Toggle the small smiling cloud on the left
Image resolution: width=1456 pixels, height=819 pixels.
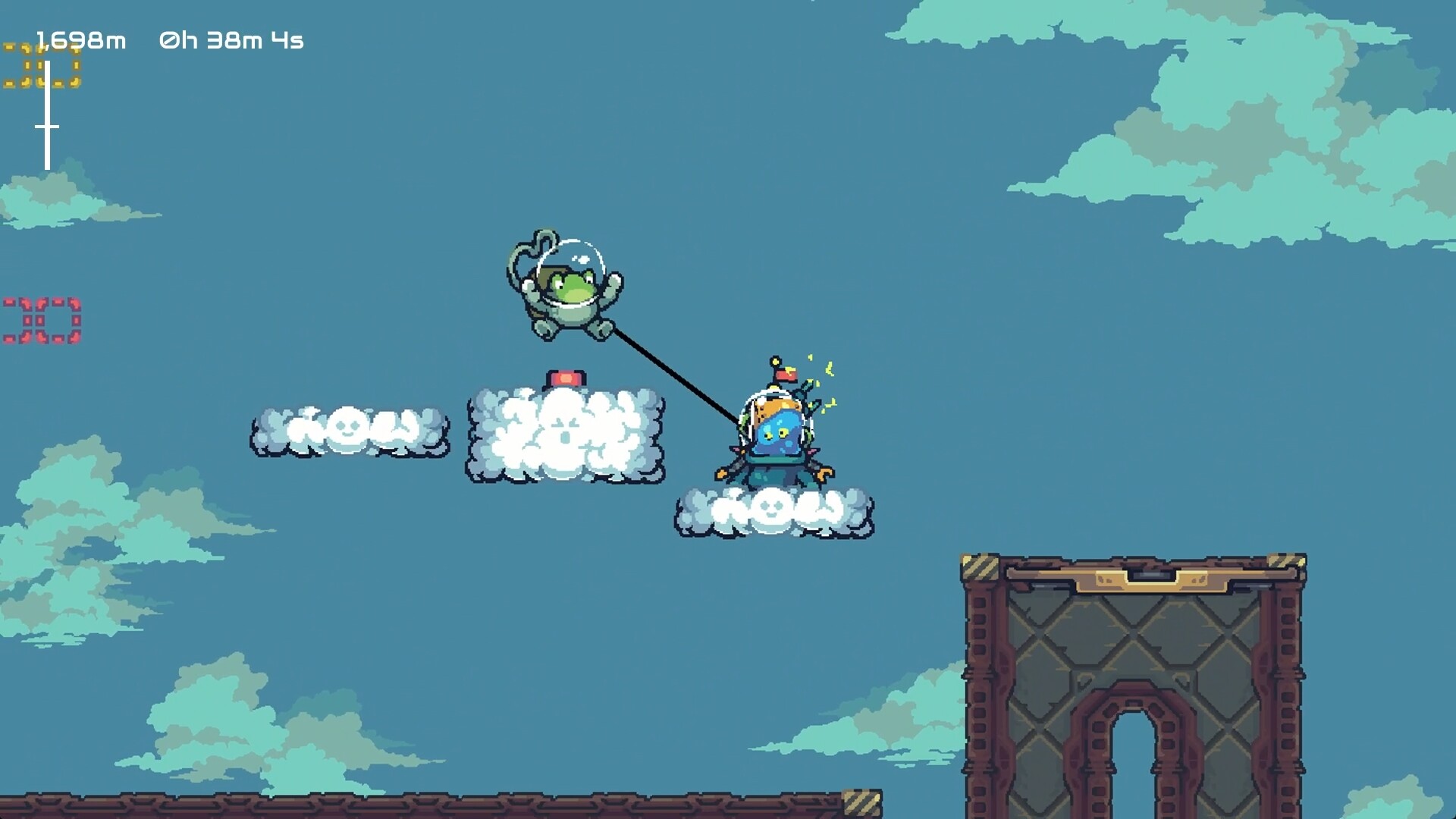pyautogui.click(x=345, y=428)
